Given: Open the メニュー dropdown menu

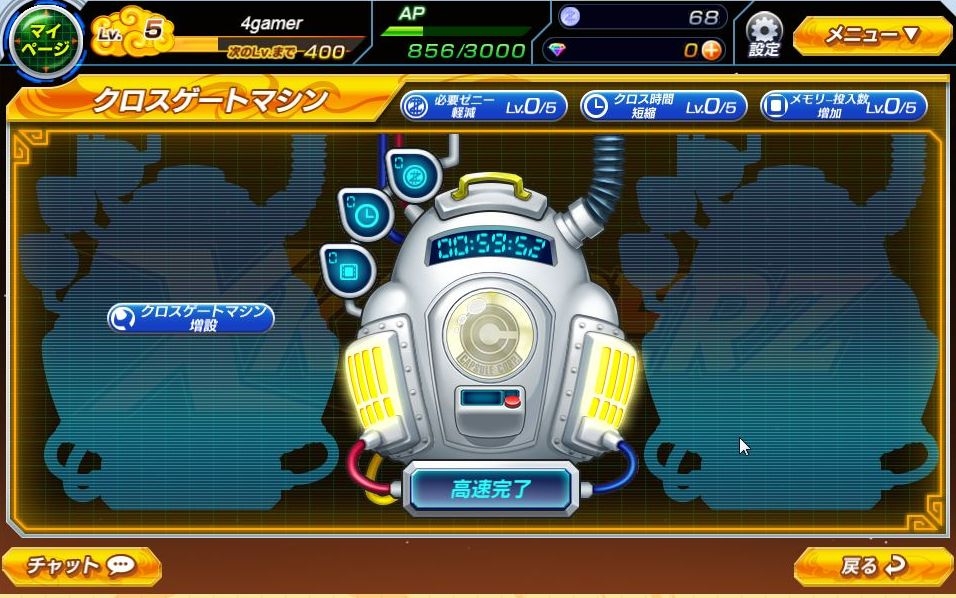Looking at the screenshot, I should [x=871, y=36].
